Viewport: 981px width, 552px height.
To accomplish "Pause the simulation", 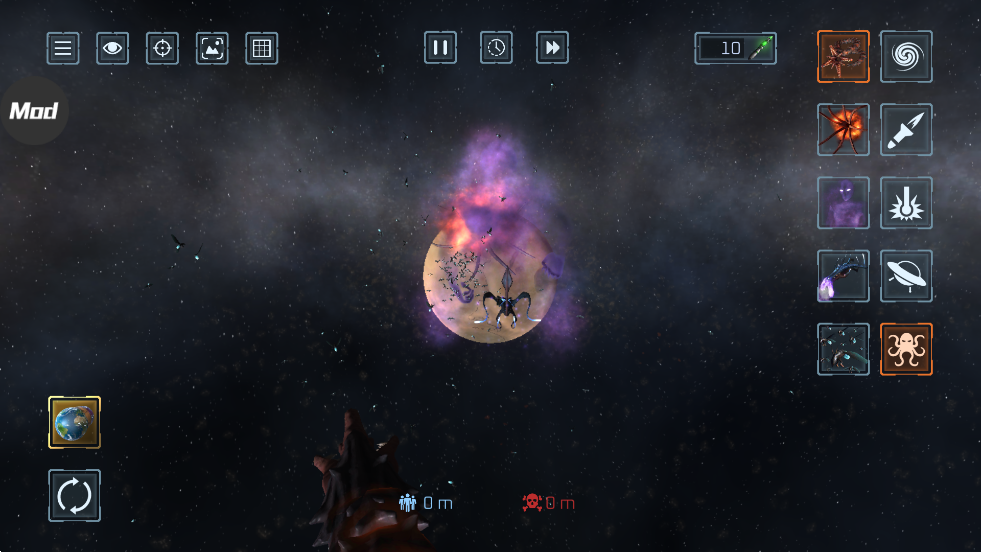I will click(x=440, y=47).
